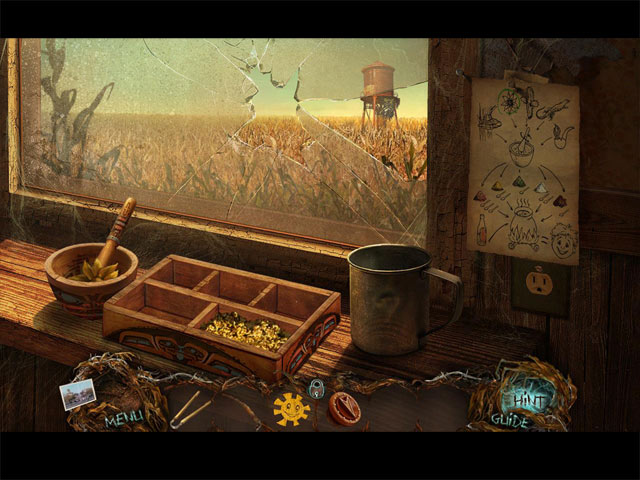This screenshot has height=480, width=640.
Task: Pick the round copper seed item
Action: (345, 409)
